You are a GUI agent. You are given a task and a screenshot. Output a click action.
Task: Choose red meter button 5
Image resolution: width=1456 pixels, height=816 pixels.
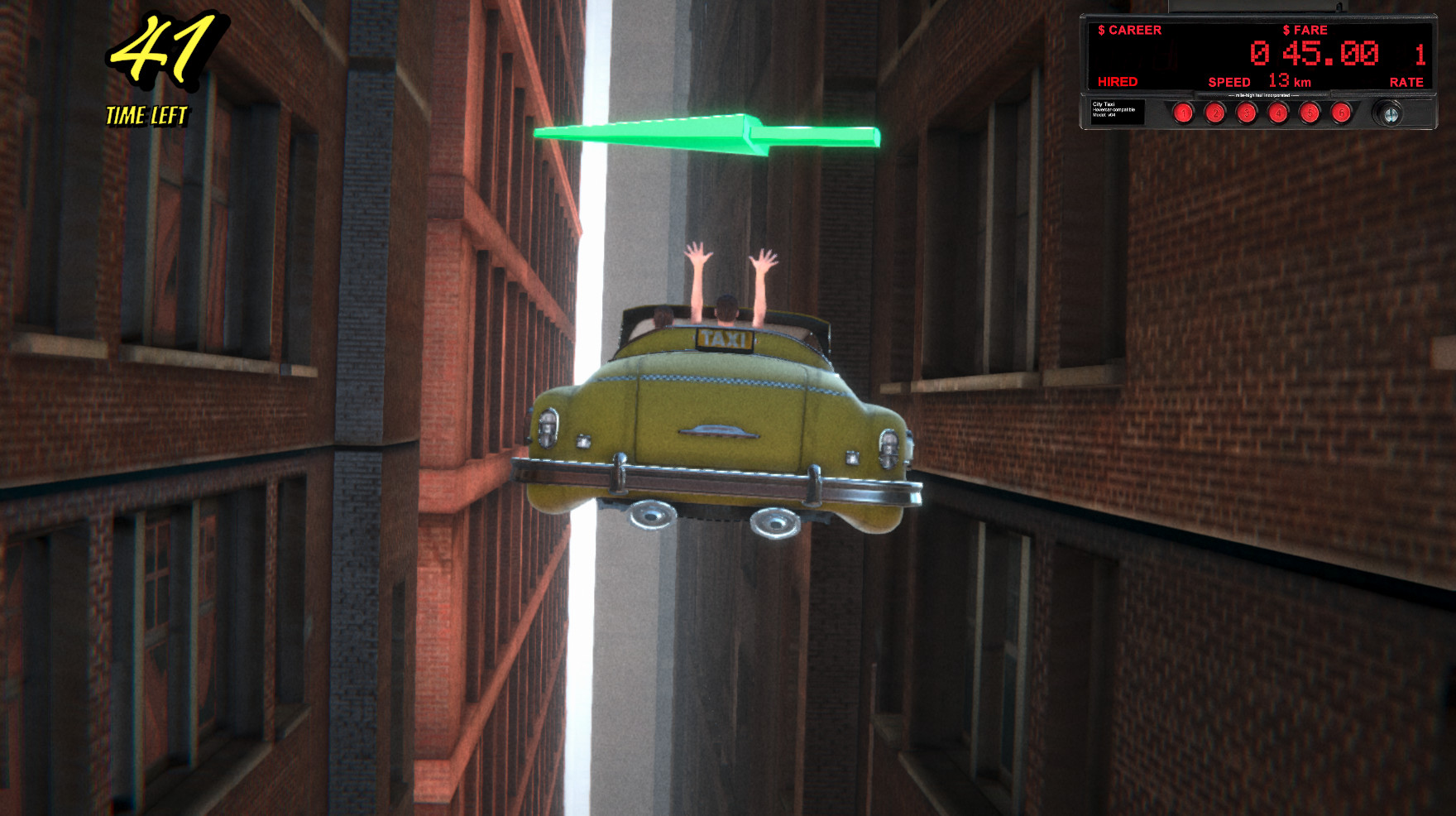(x=1309, y=113)
